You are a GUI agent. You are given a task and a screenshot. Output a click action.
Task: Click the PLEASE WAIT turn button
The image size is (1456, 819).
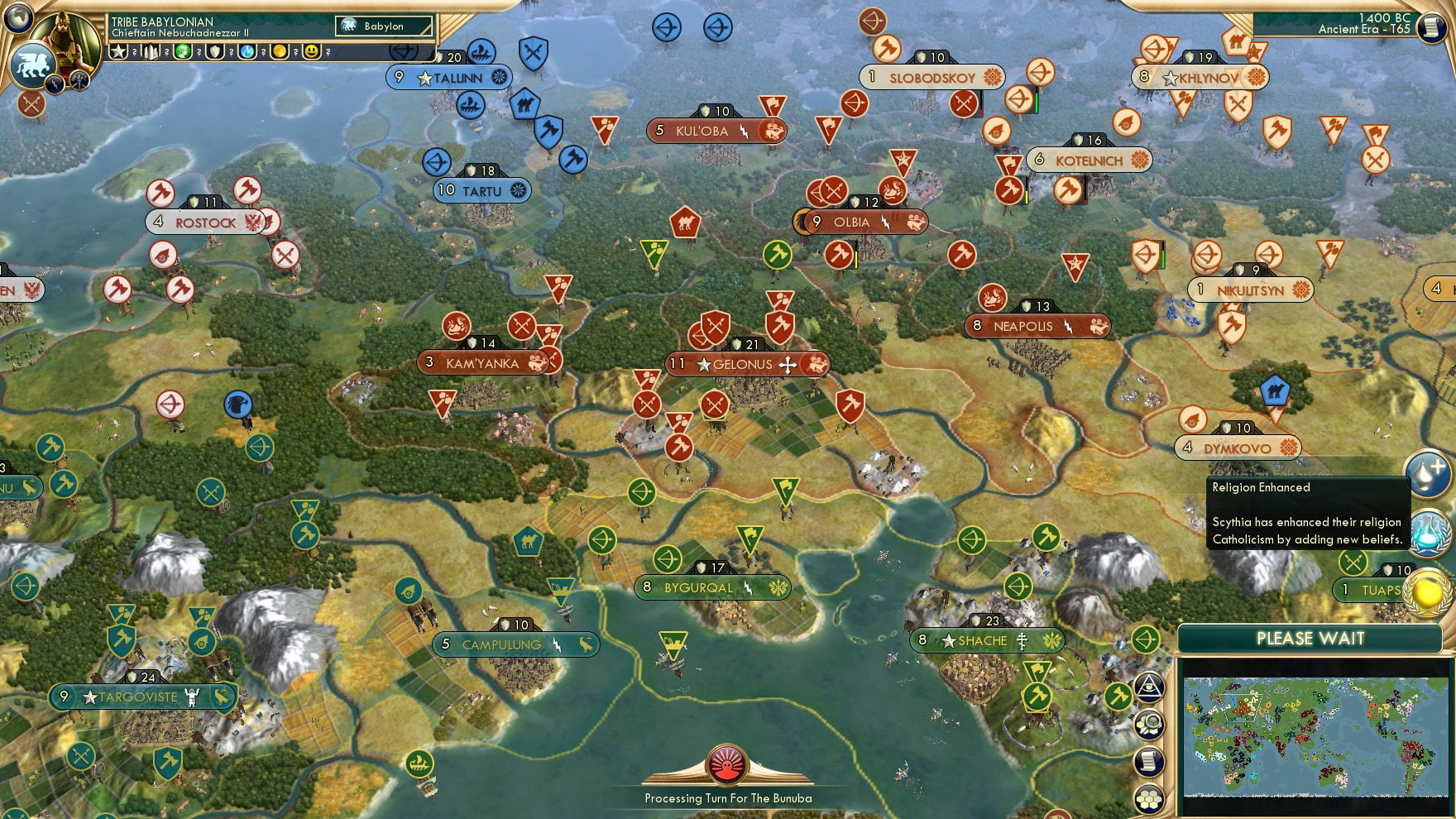[1310, 639]
